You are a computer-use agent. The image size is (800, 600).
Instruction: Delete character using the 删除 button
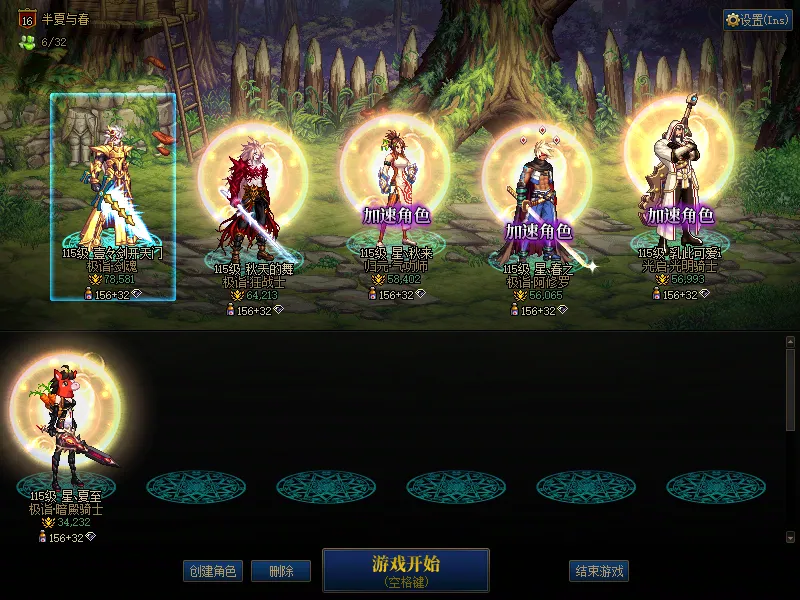pos(281,571)
